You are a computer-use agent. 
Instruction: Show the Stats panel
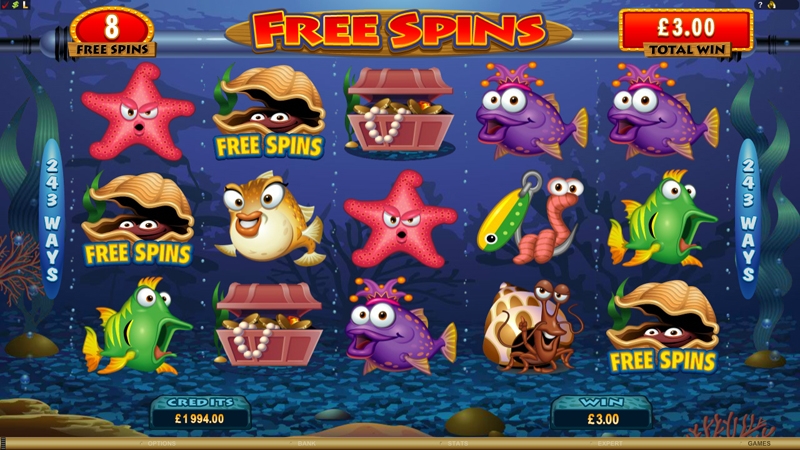point(457,443)
